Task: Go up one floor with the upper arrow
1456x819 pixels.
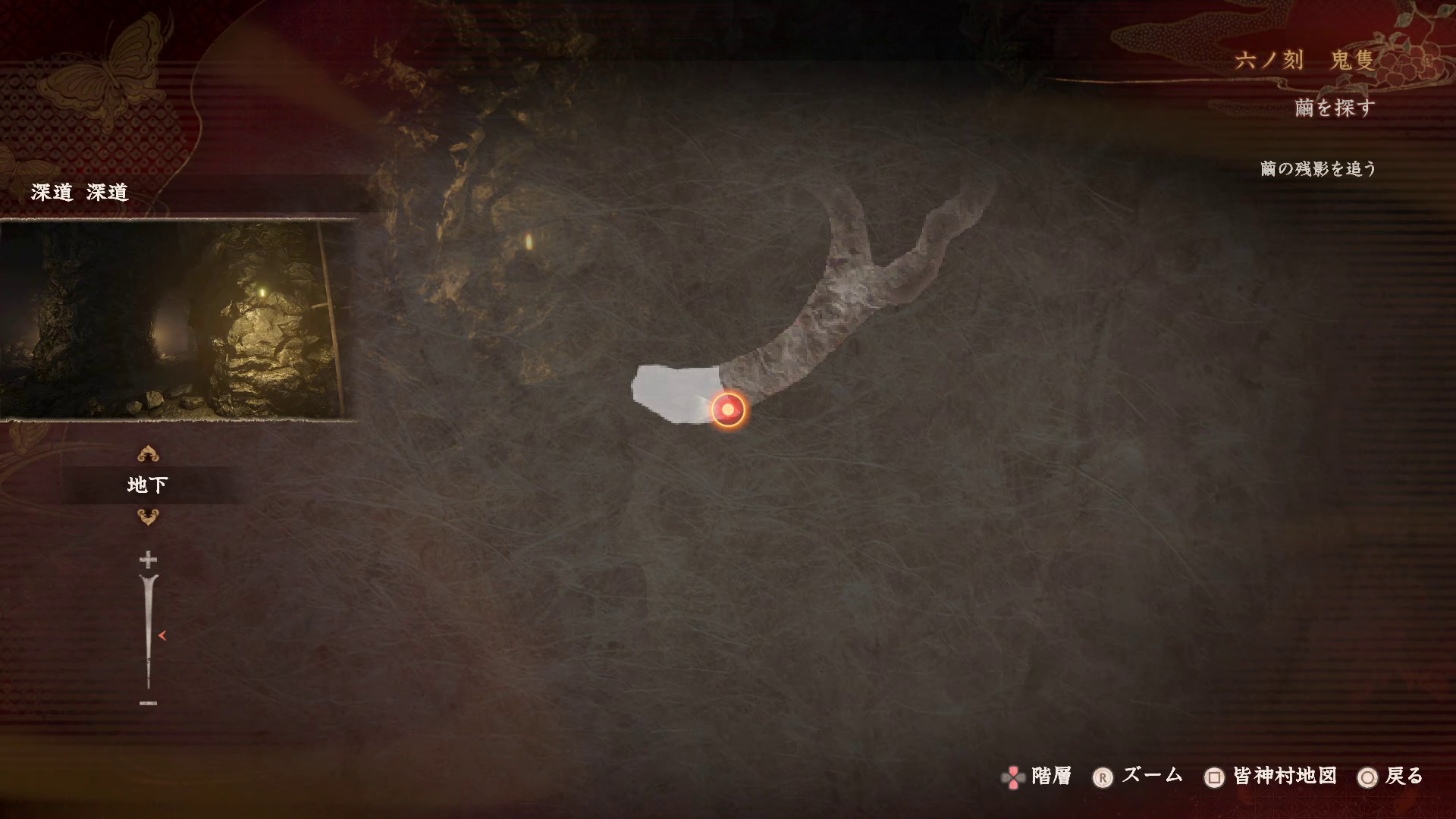Action: pyautogui.click(x=148, y=454)
